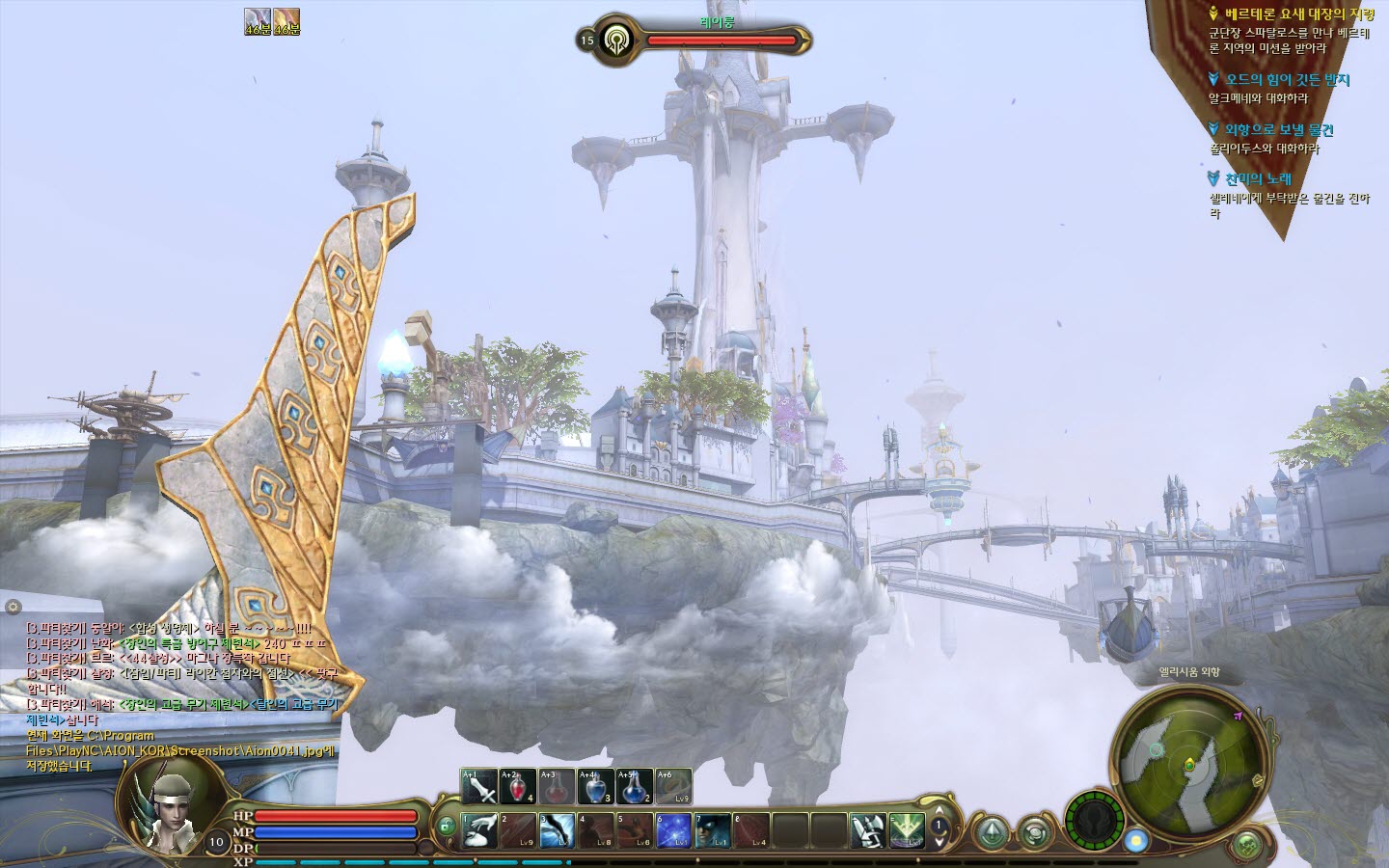The height and width of the screenshot is (868, 1389).
Task: Select the armor and axe equipment icon
Action: 867,830
